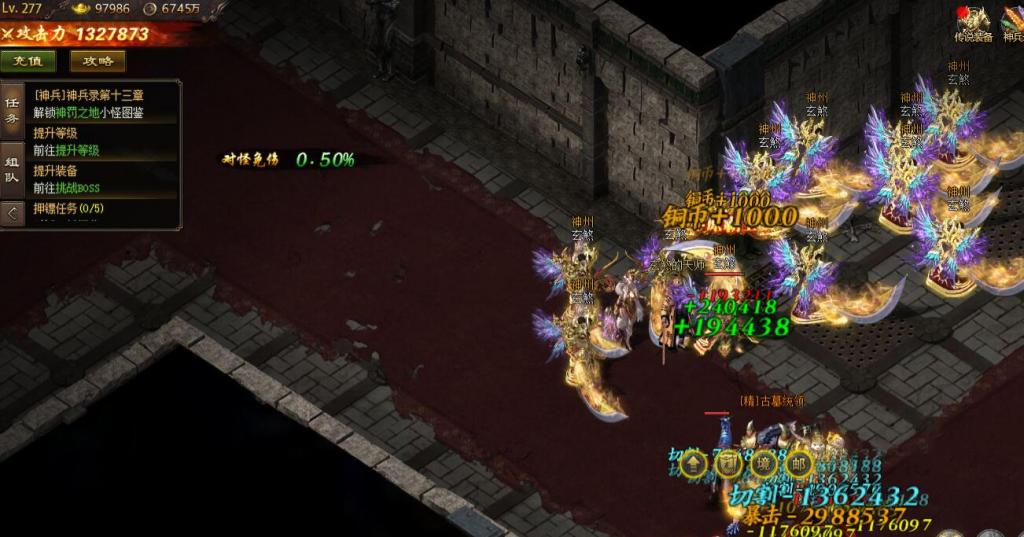Switch to the 任务 quest tab

[12, 111]
